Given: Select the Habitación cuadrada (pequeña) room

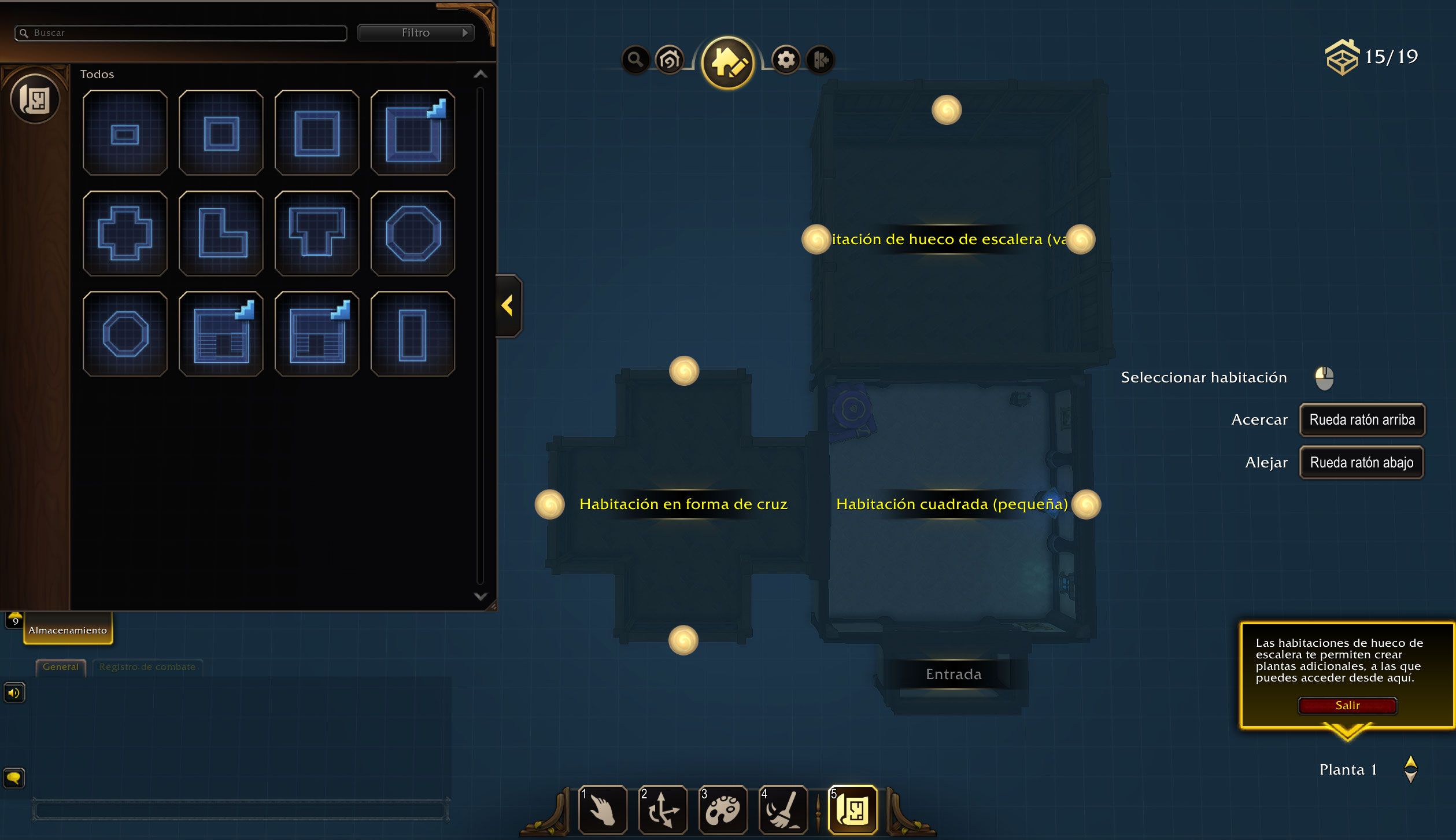Looking at the screenshot, I should 951,504.
